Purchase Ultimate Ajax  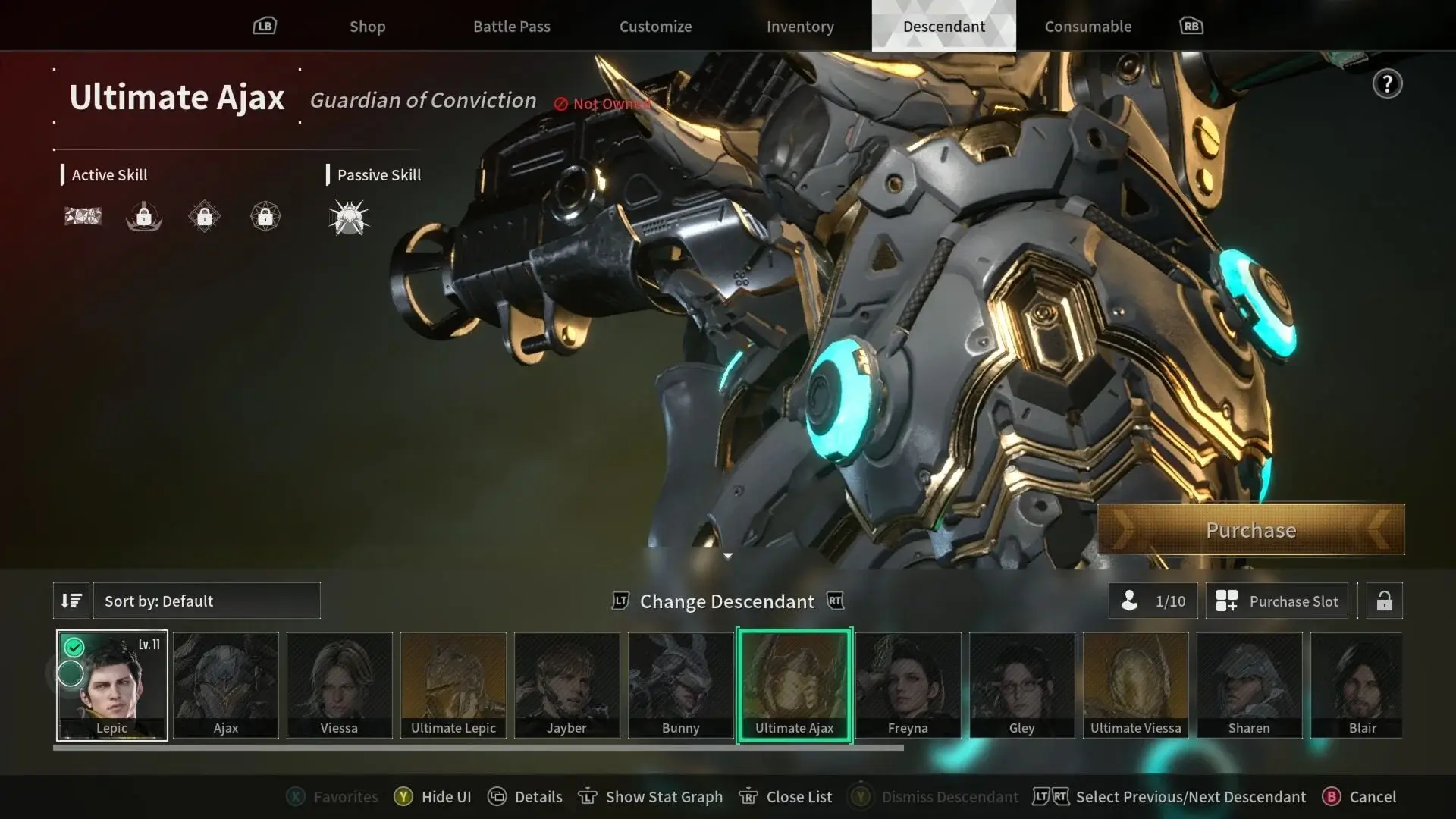tap(1250, 529)
